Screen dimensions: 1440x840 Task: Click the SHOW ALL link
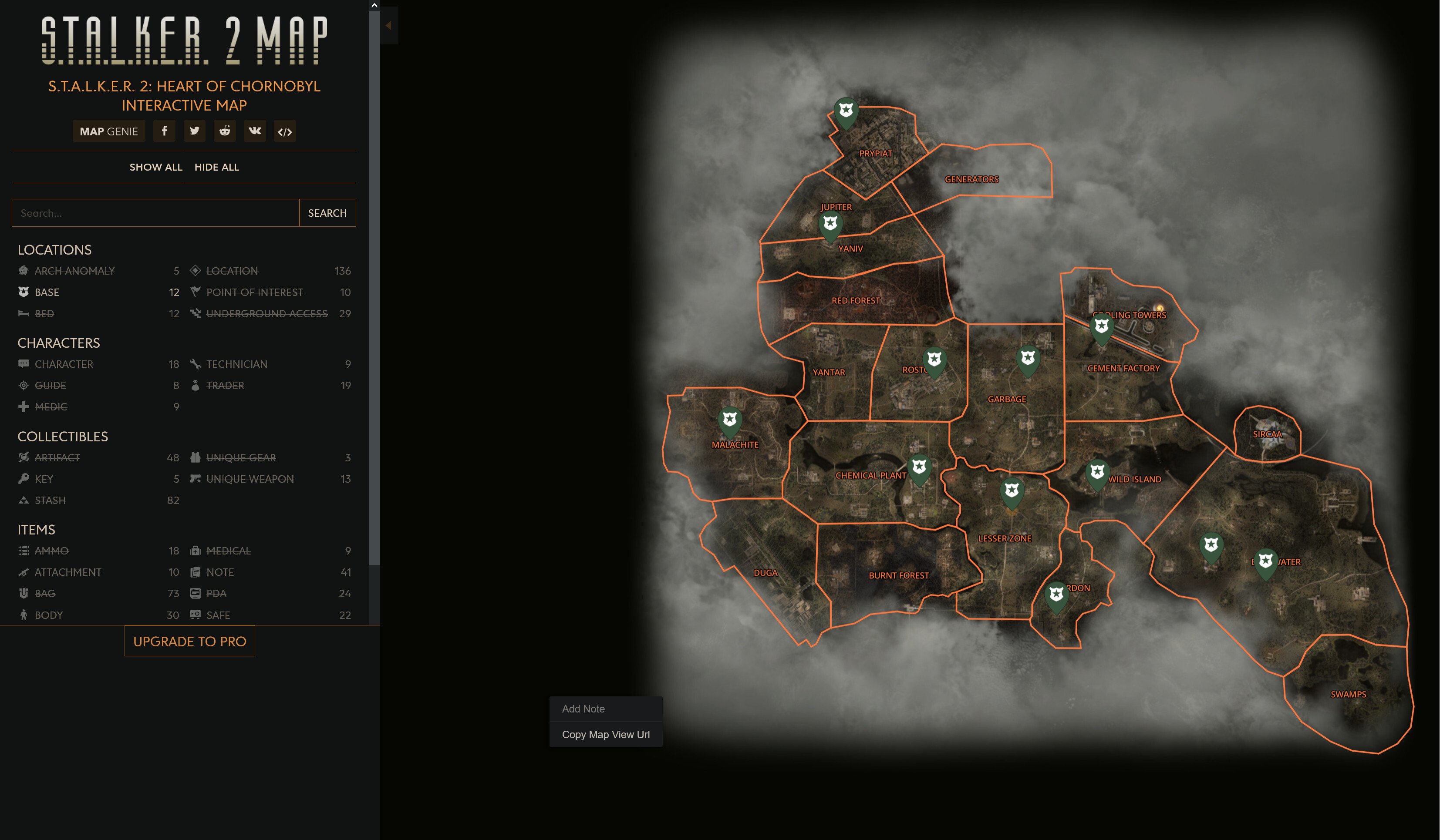coord(155,167)
